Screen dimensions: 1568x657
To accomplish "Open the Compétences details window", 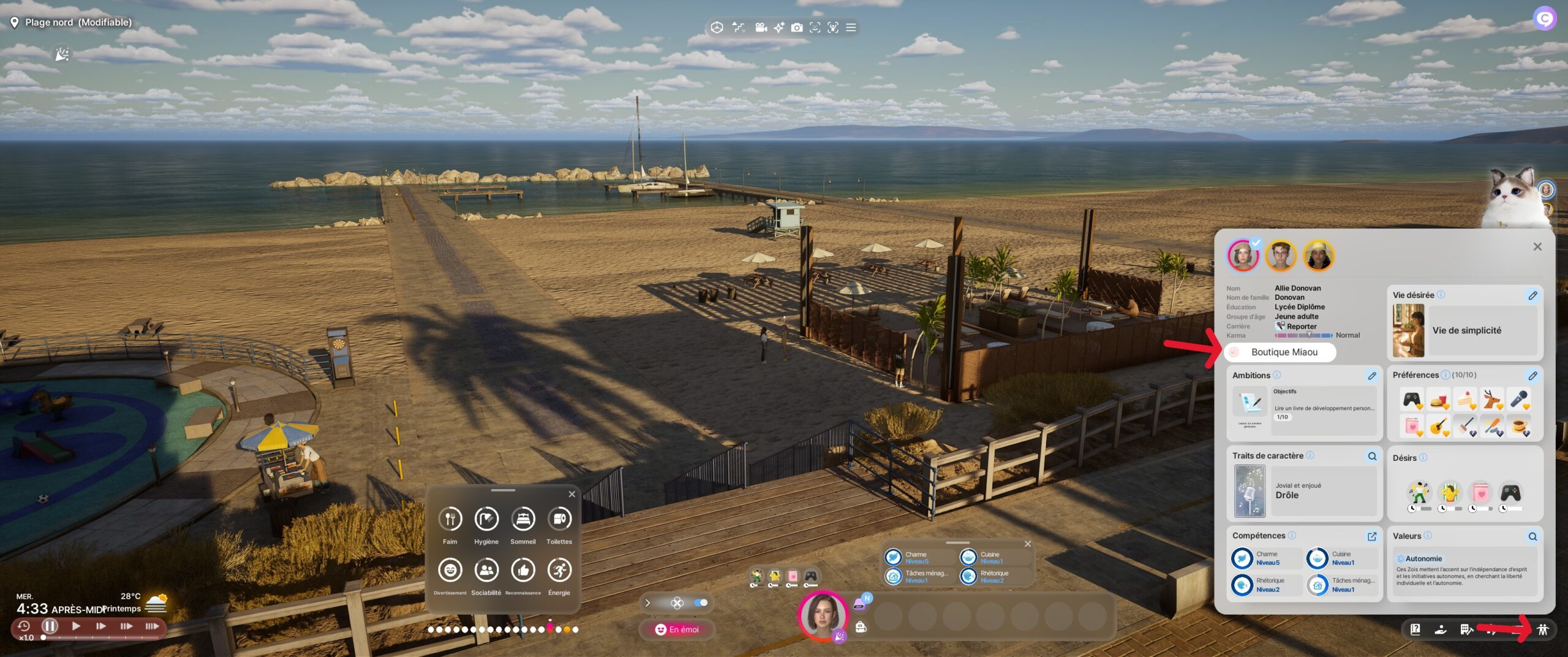I will click(x=1372, y=536).
